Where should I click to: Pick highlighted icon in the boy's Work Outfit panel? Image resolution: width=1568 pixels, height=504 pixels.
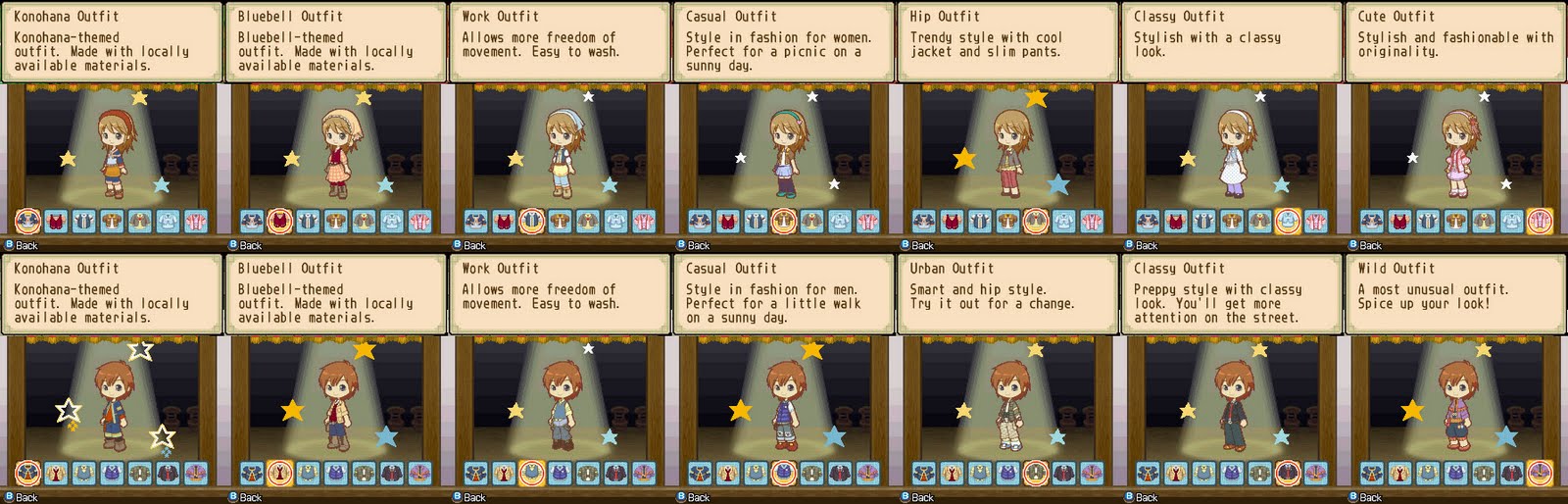pyautogui.click(x=531, y=475)
